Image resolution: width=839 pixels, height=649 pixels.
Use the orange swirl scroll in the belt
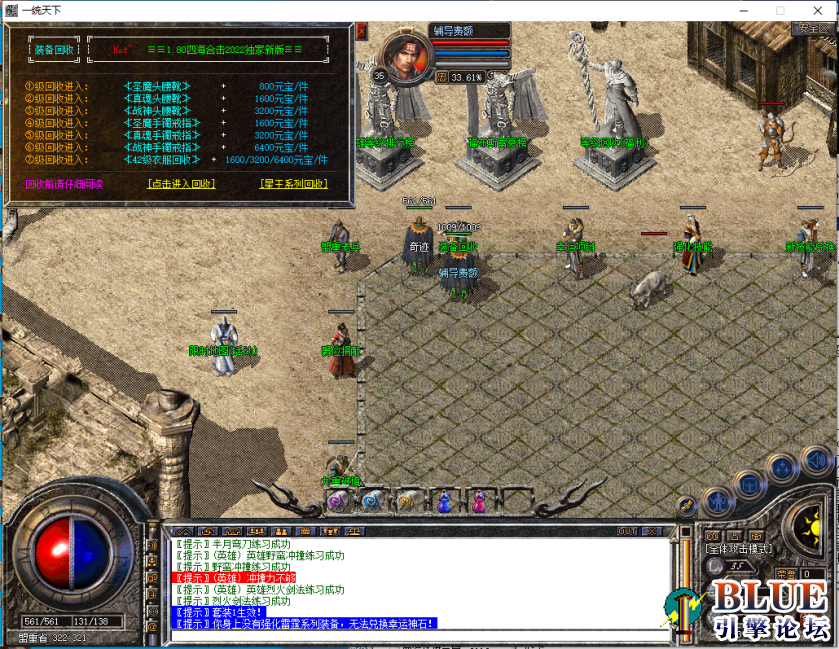tap(407, 499)
